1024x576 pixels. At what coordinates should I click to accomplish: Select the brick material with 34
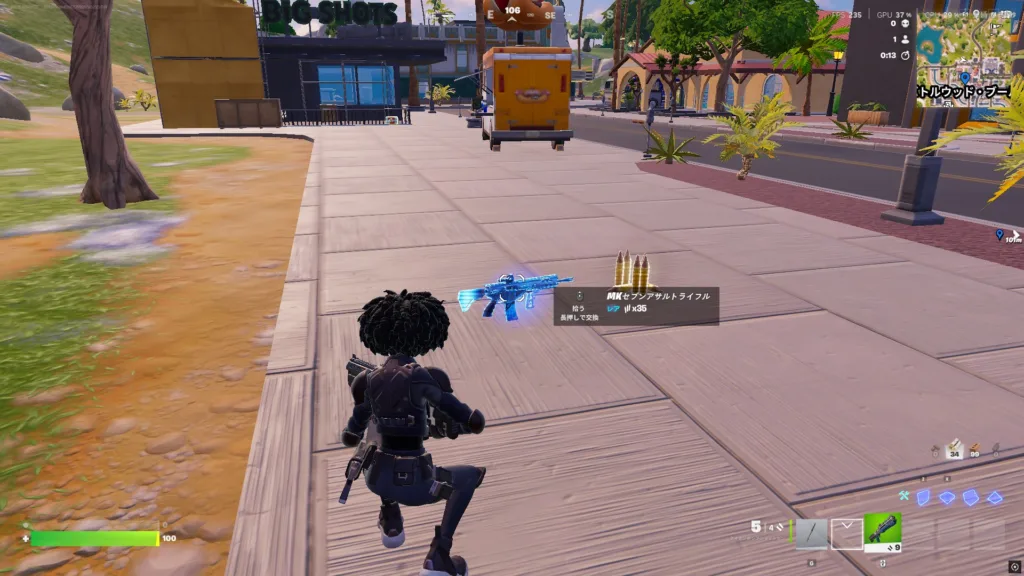point(954,446)
